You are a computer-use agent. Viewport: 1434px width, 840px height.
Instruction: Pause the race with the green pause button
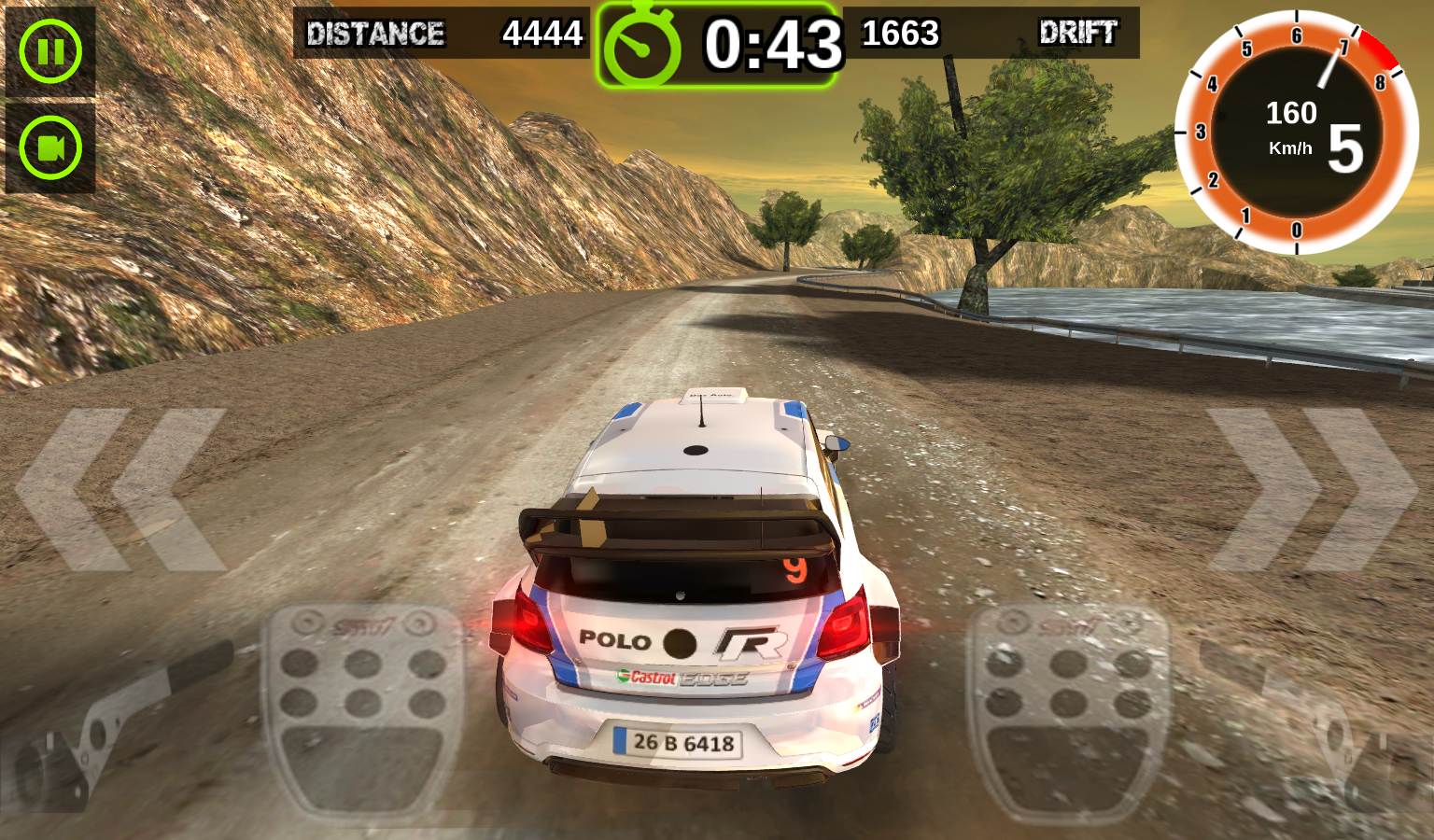[x=50, y=50]
